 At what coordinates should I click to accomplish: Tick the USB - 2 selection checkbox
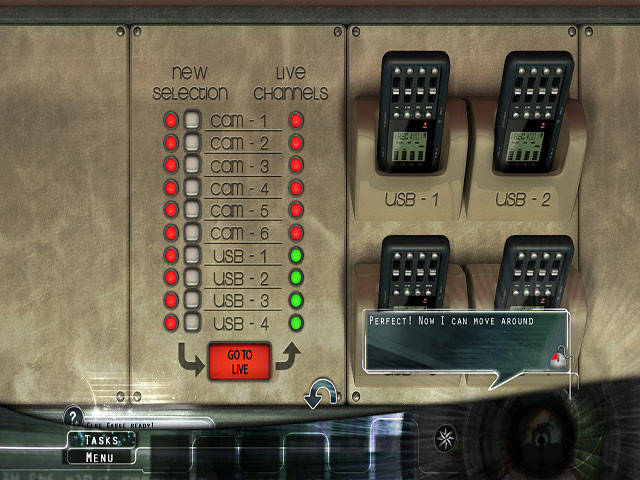click(x=193, y=278)
